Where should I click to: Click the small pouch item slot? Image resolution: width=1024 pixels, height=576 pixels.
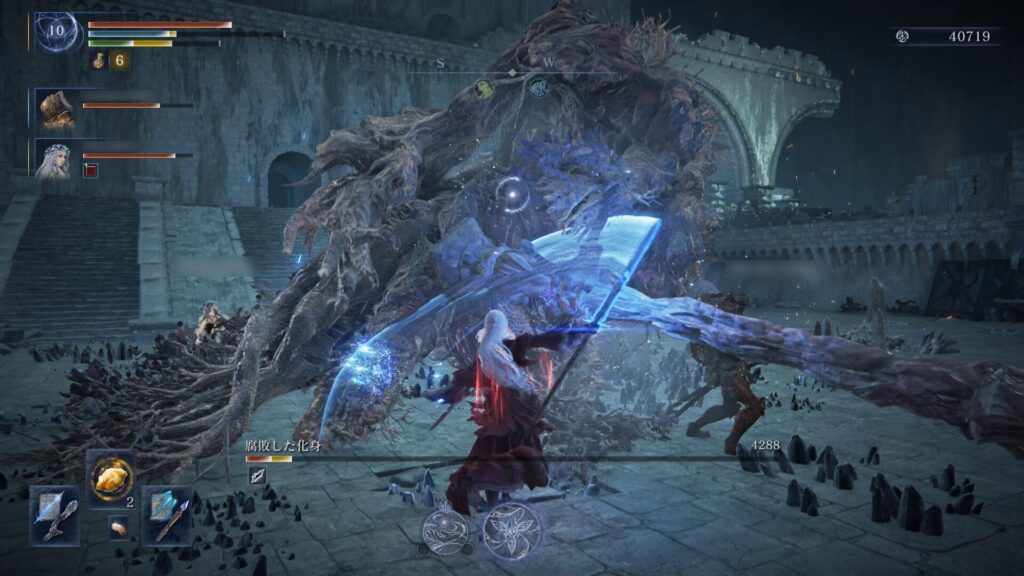point(118,527)
